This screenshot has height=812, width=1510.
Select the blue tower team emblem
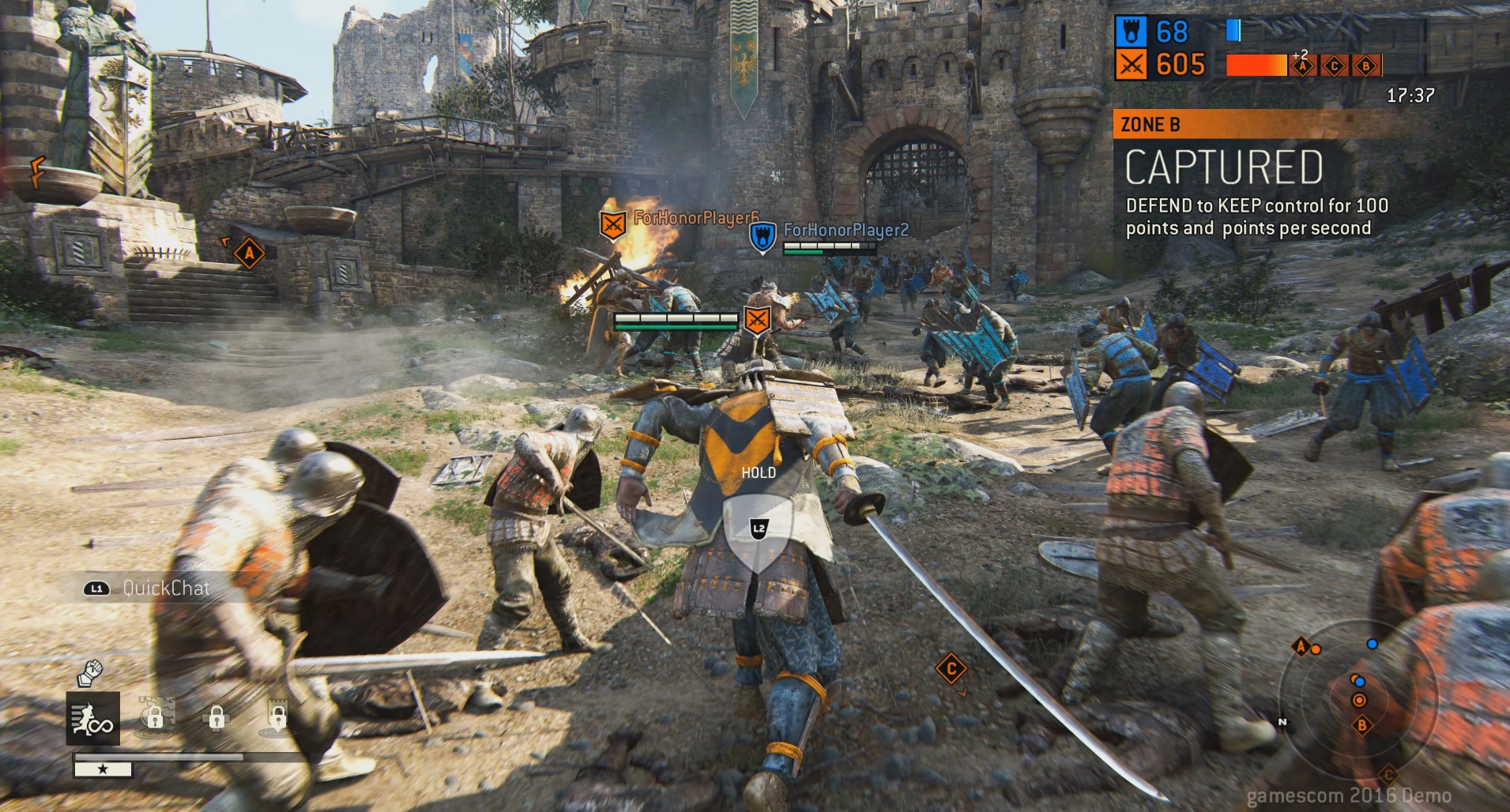[1132, 32]
